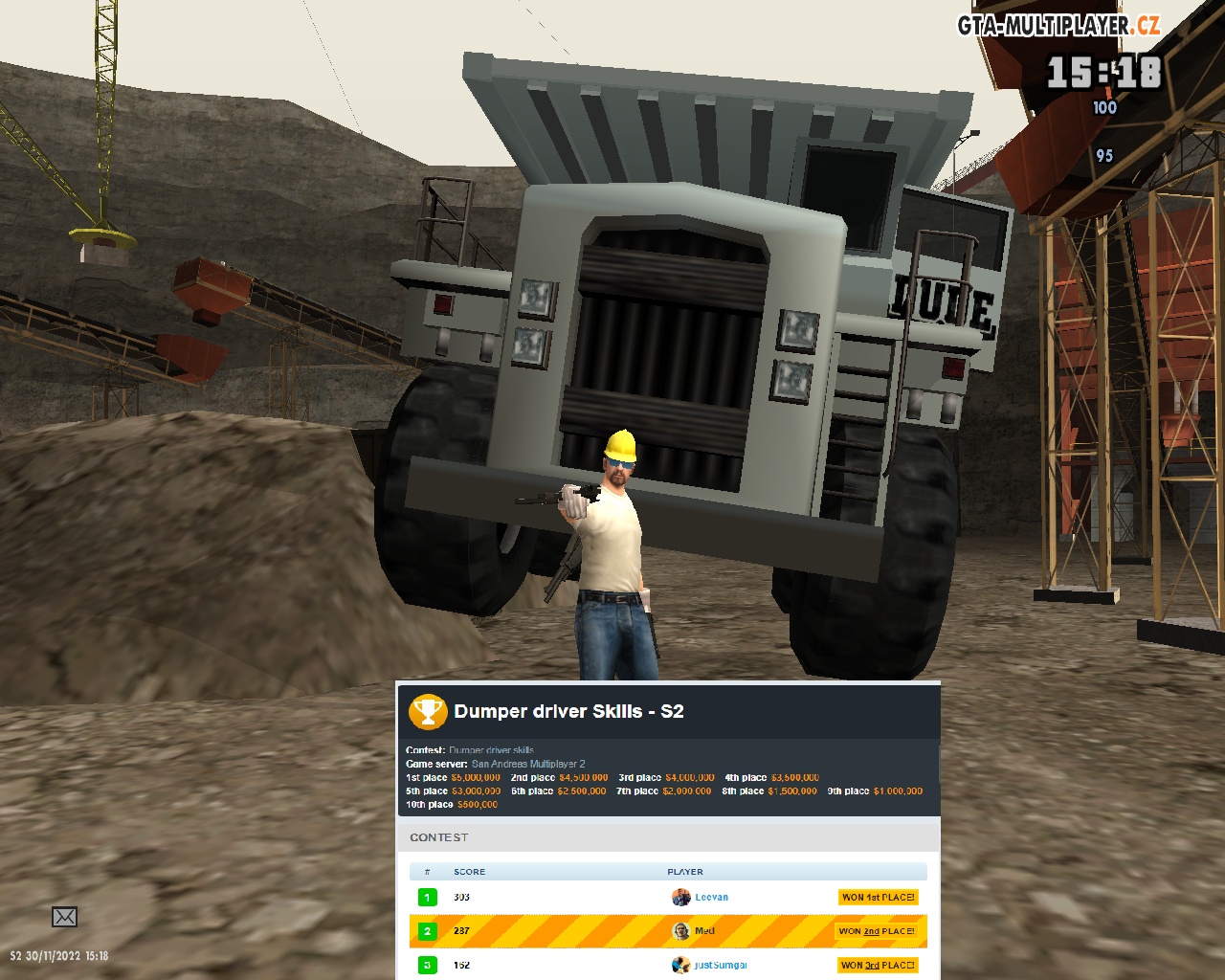Click Med's avatar picture
1225x980 pixels.
680,930
